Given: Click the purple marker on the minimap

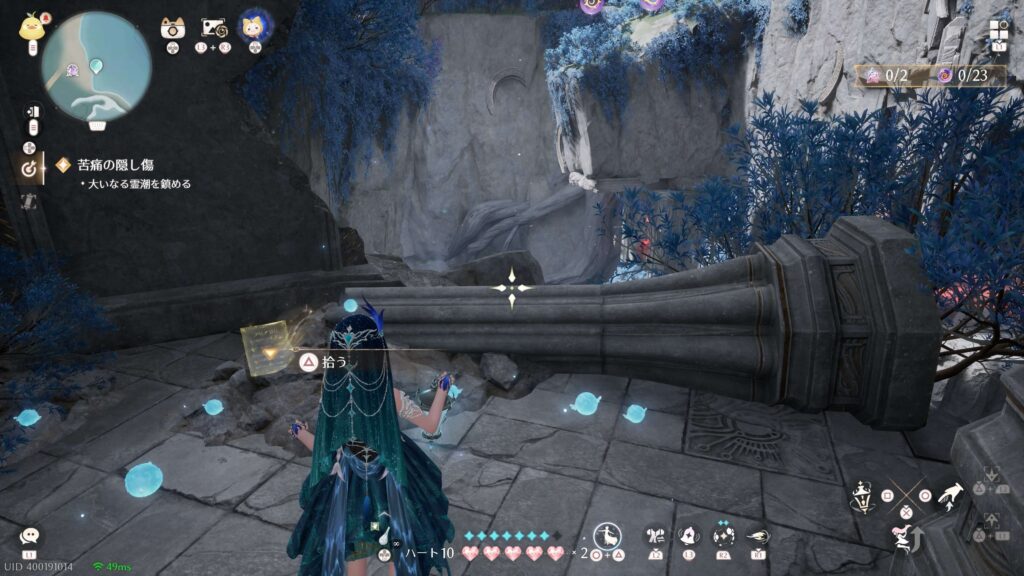Looking at the screenshot, I should pos(73,69).
